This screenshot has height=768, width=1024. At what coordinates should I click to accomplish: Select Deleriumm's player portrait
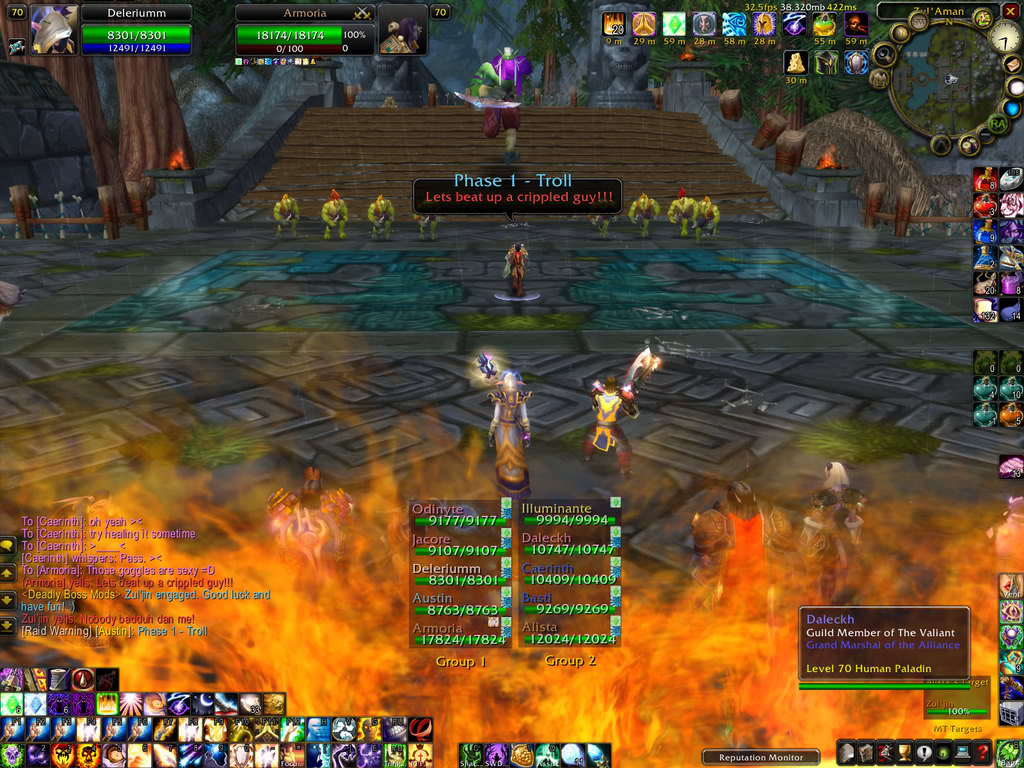54,28
